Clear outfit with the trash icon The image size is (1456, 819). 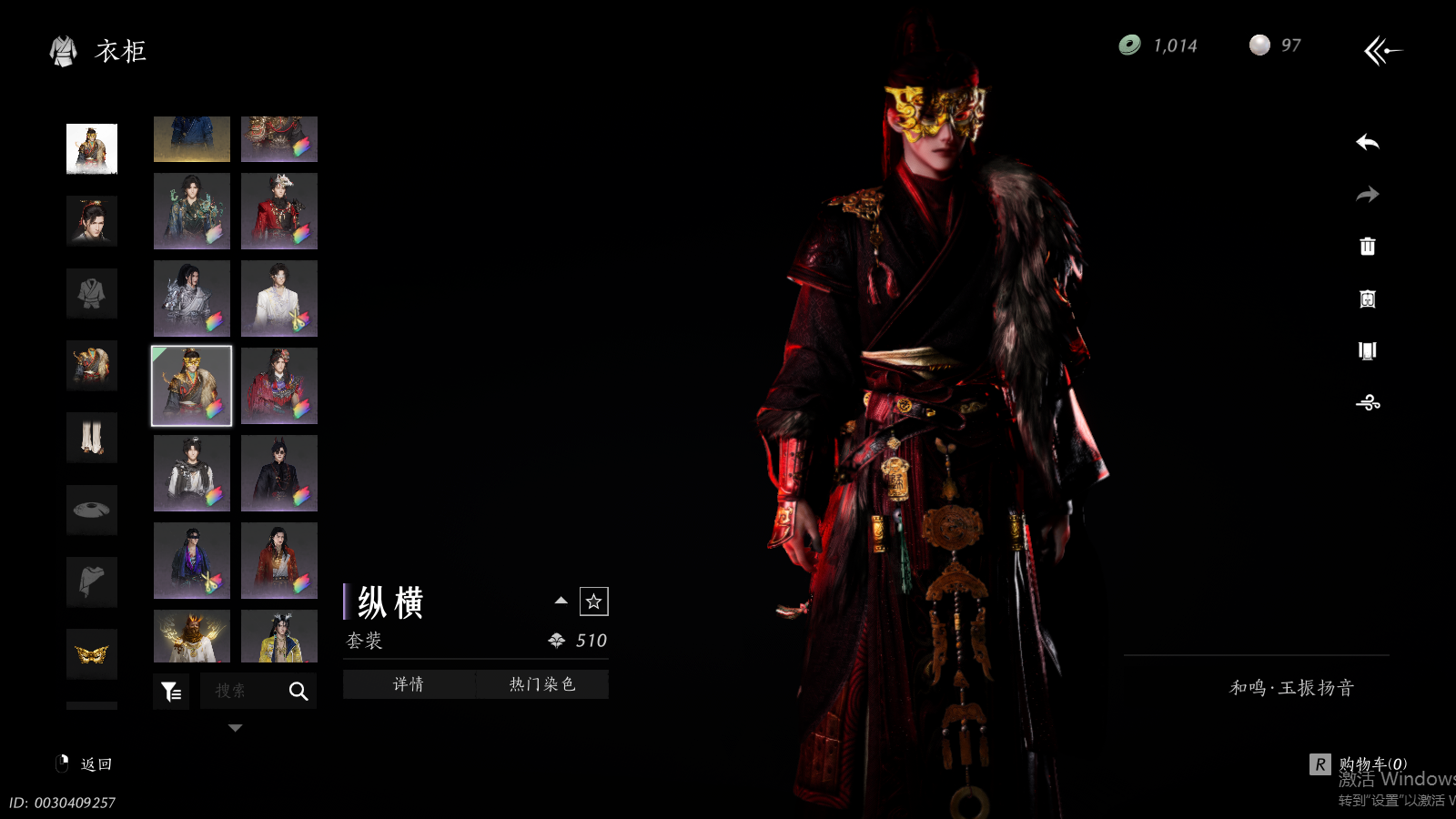[x=1367, y=247]
